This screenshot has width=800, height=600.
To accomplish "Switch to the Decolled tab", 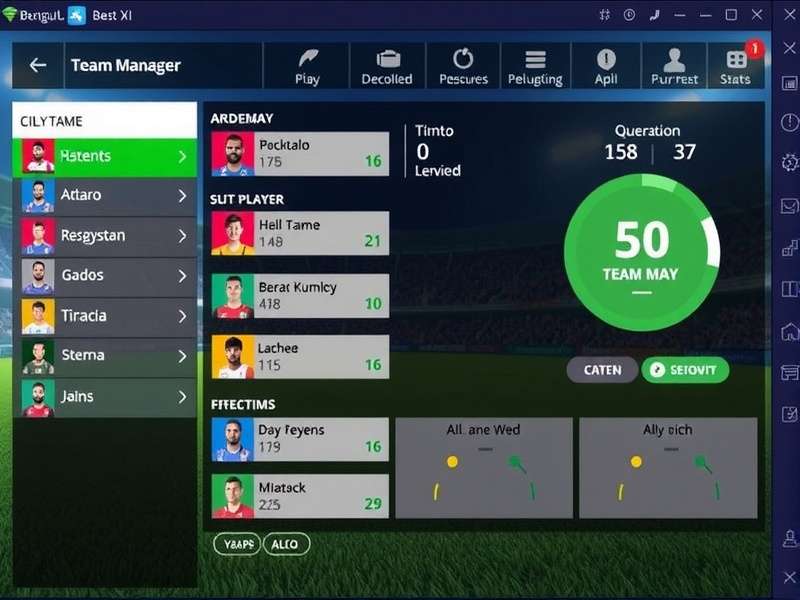I will coord(387,66).
